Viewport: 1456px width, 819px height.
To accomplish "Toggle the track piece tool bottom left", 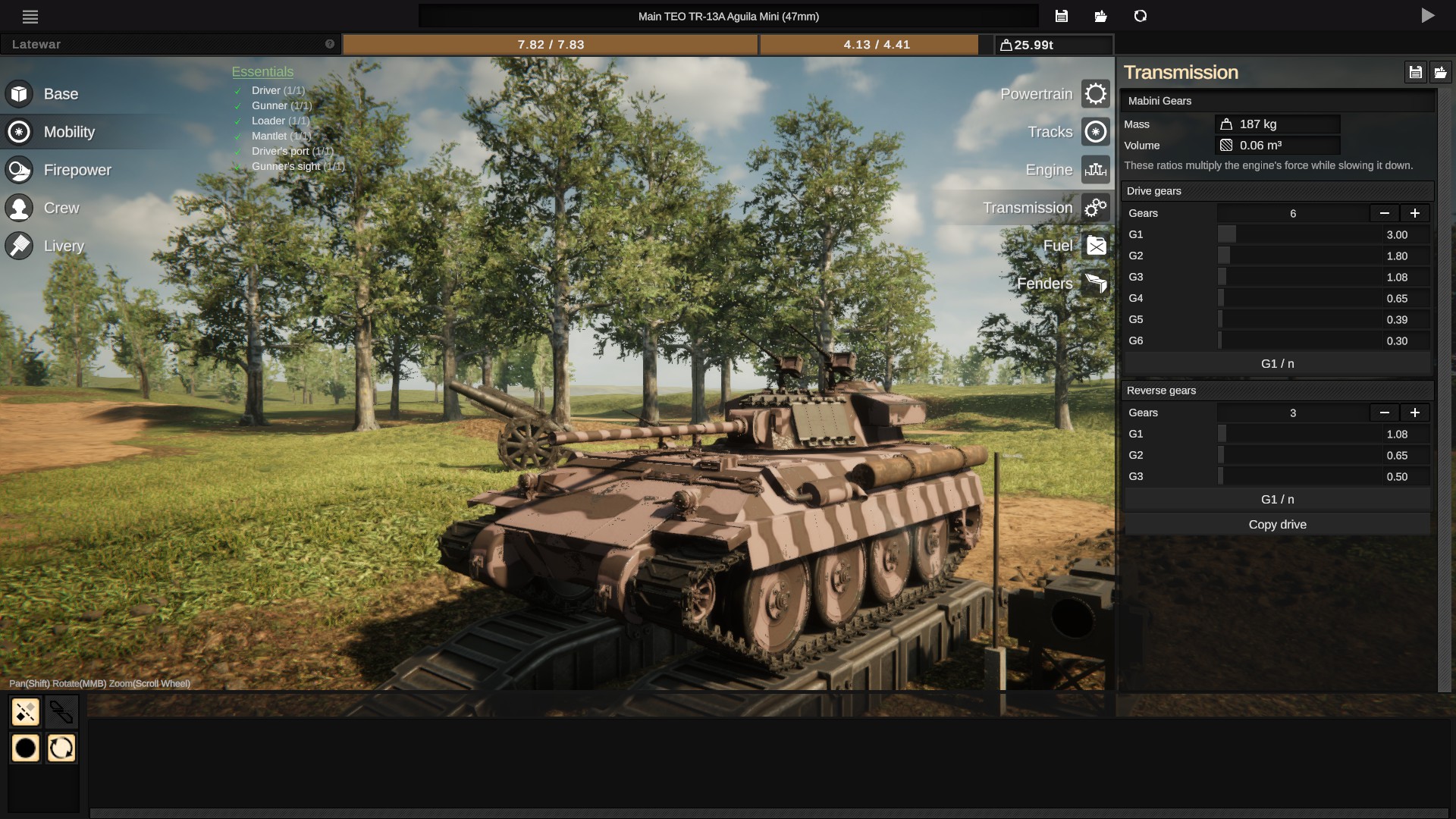I will pos(25,711).
